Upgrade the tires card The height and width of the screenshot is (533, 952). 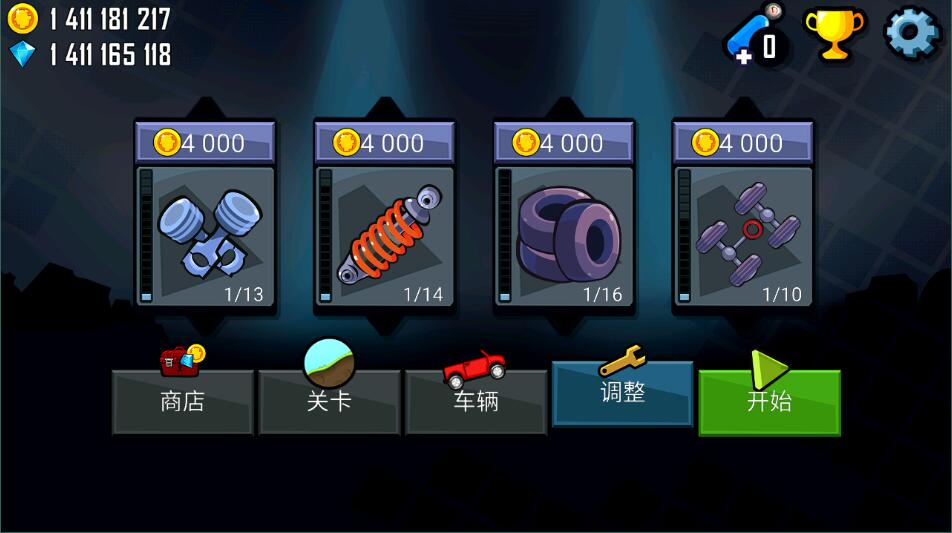564,236
